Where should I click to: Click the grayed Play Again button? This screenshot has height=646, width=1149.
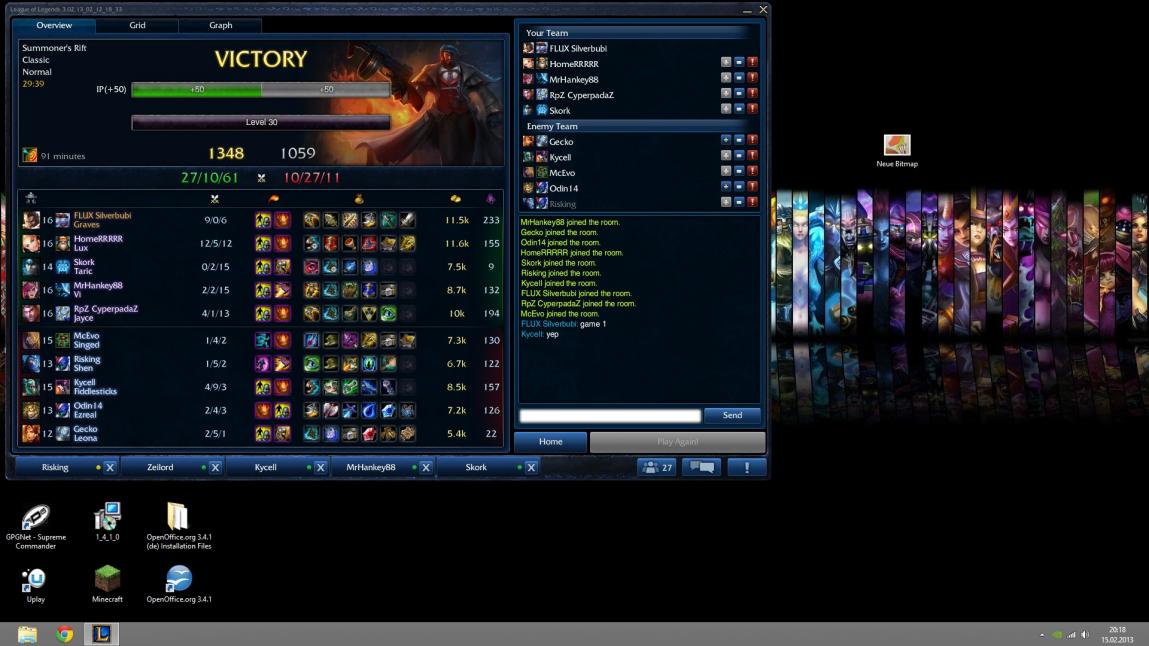tap(677, 441)
